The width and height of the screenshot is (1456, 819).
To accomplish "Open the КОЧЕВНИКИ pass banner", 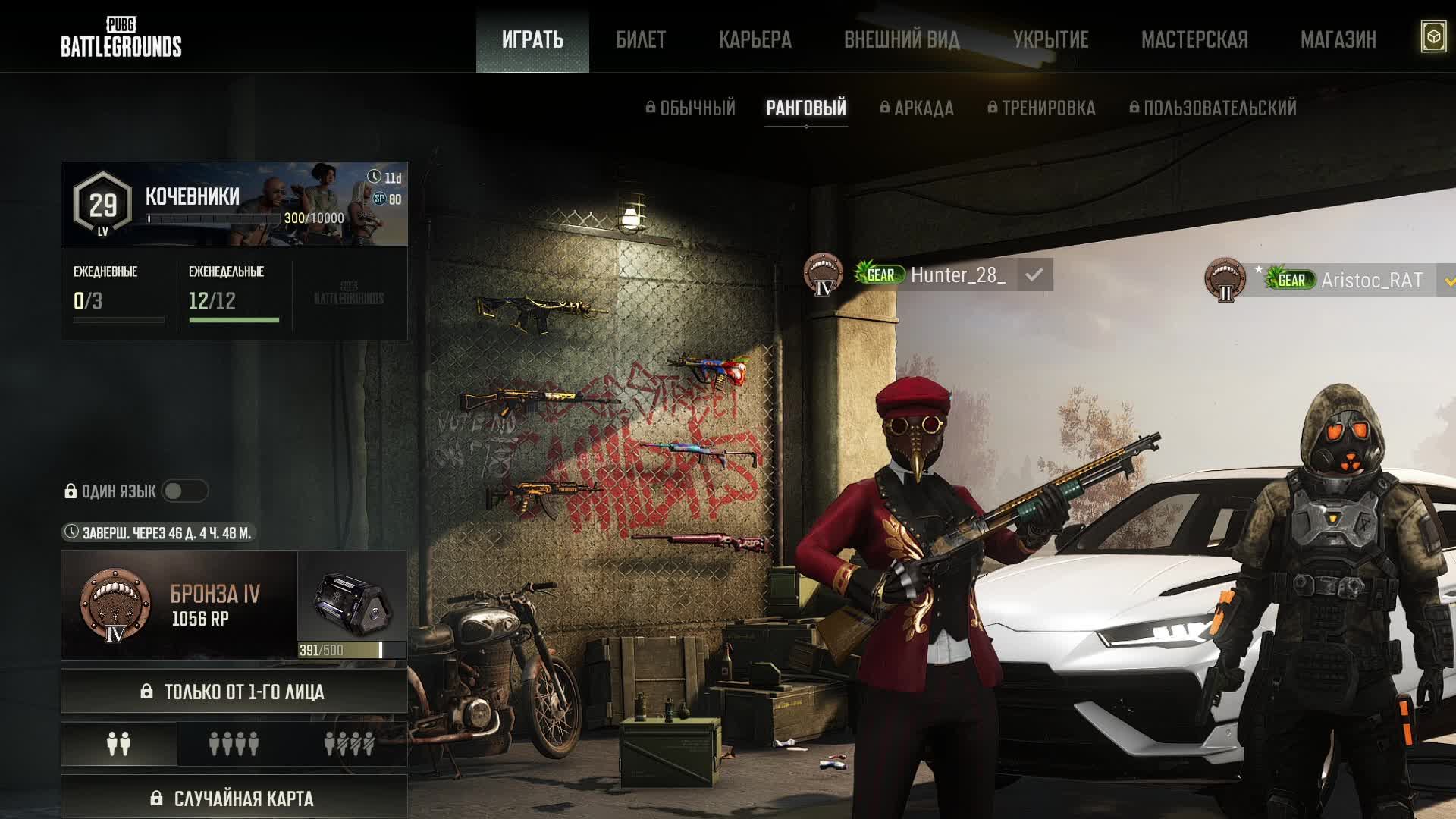I will 234,204.
